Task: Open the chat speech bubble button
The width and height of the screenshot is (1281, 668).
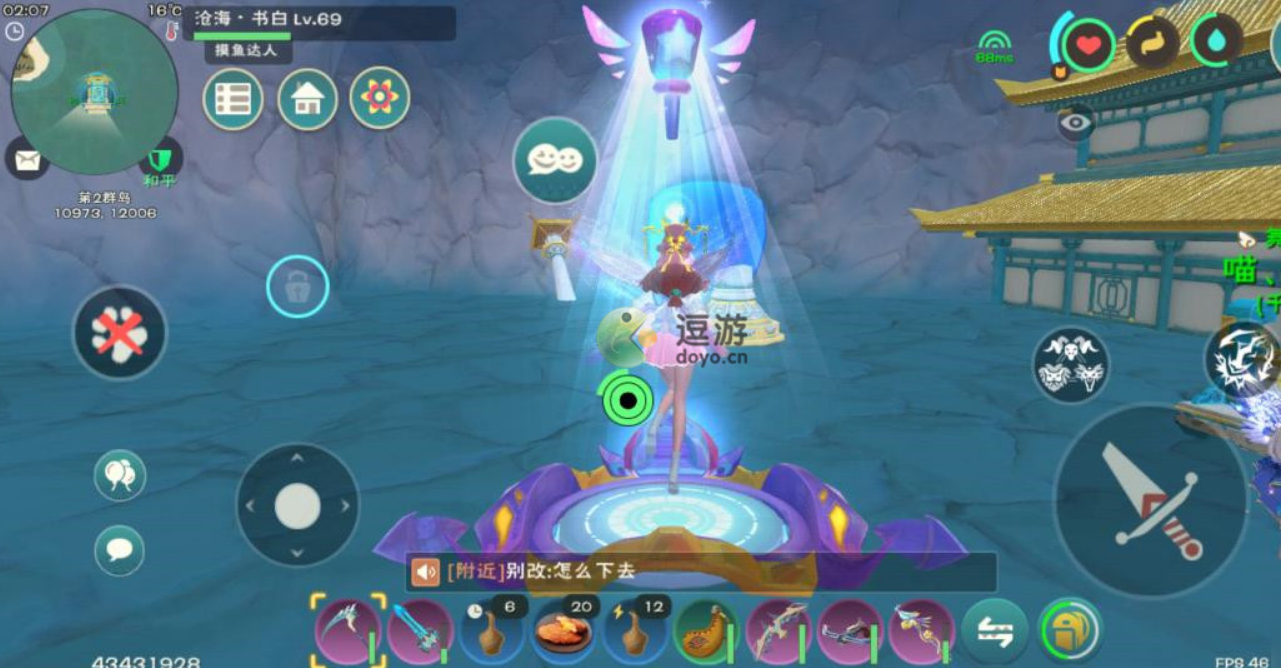Action: [x=120, y=551]
